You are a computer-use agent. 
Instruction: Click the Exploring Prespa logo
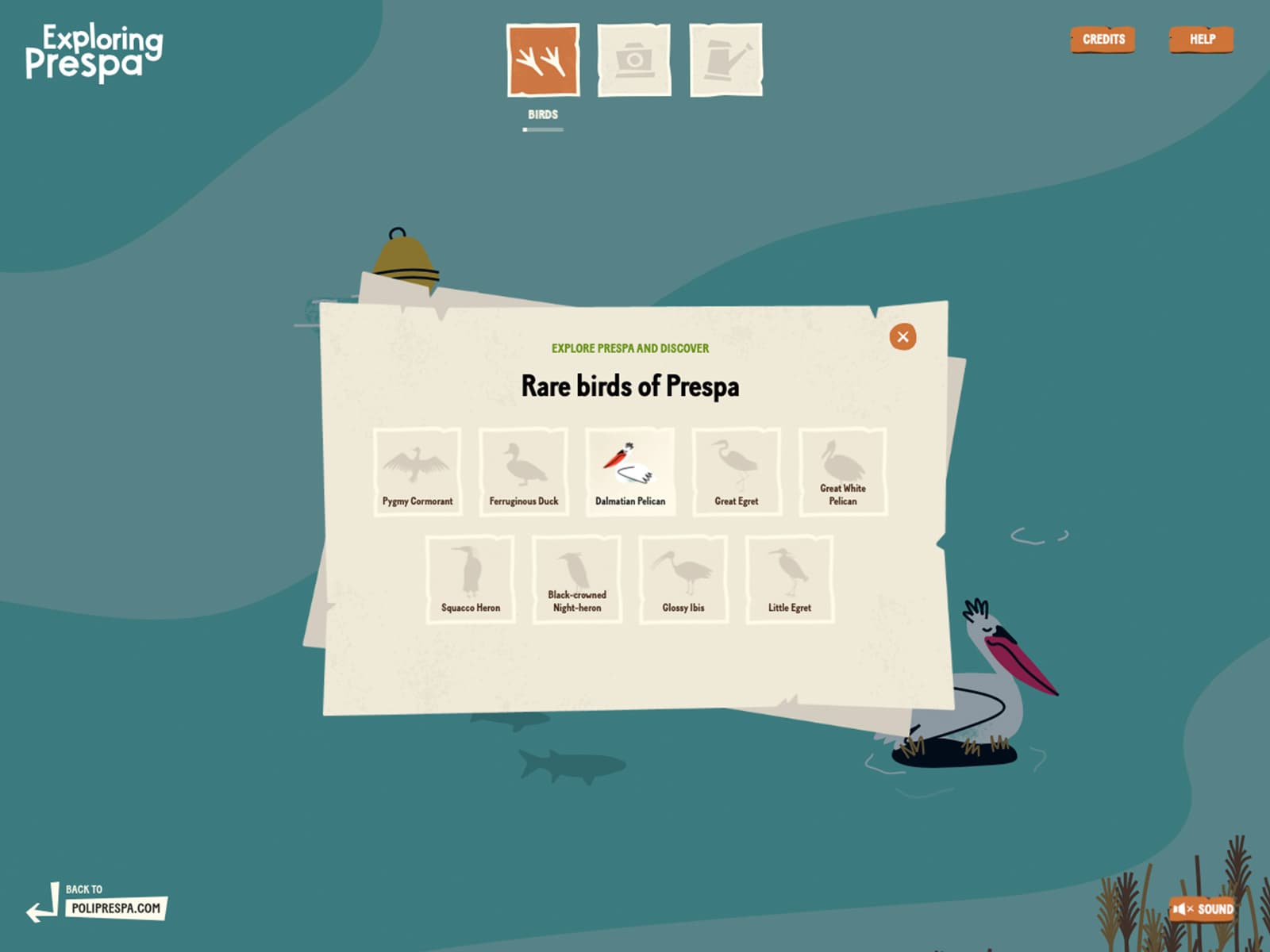pos(94,52)
